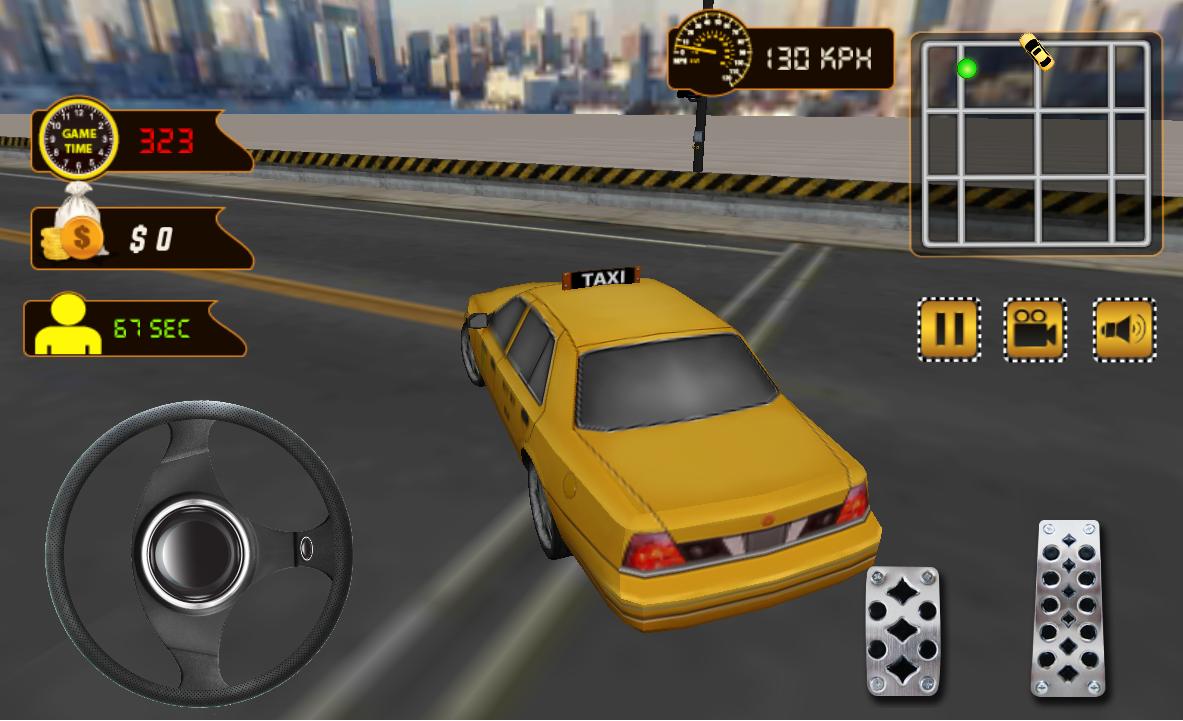Image resolution: width=1183 pixels, height=721 pixels.
Task: Step on the accelerator pedal
Action: tap(1069, 607)
